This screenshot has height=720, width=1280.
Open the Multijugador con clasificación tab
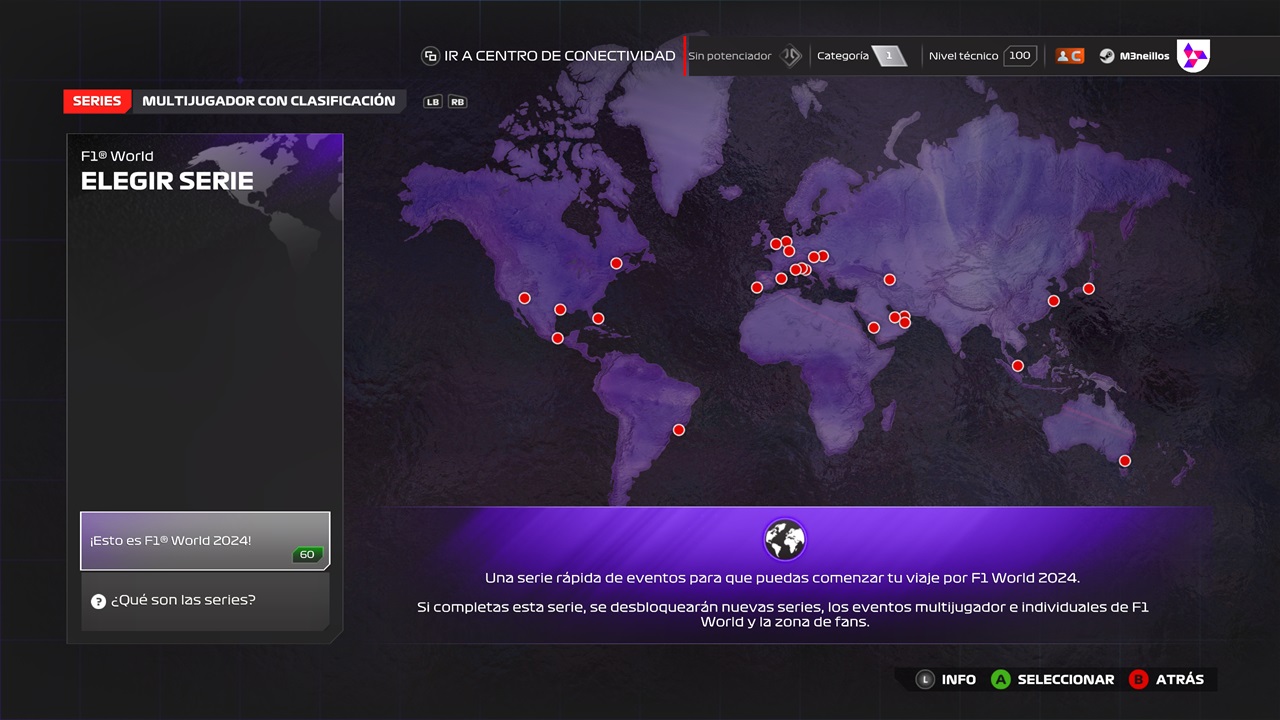(268, 101)
